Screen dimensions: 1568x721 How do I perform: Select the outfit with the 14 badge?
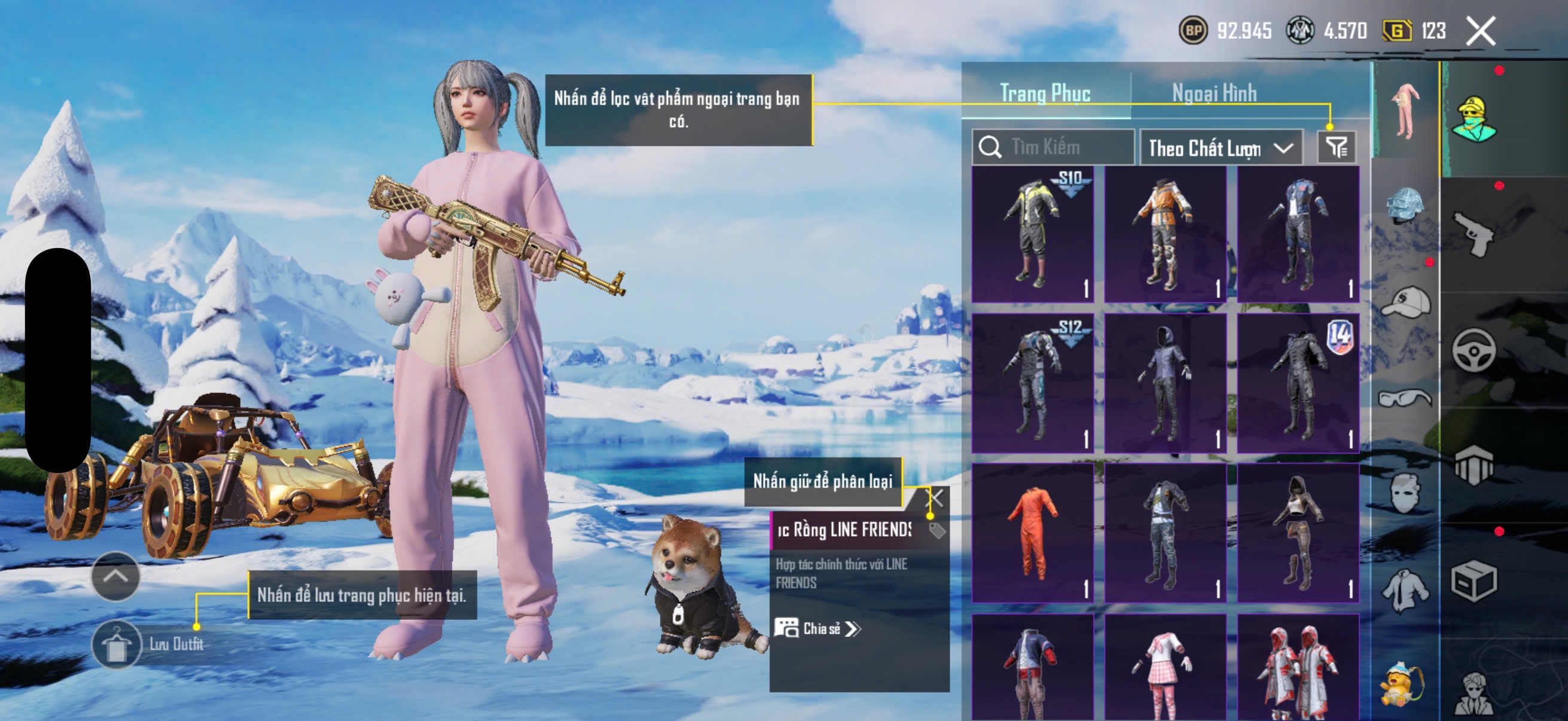tap(1298, 383)
